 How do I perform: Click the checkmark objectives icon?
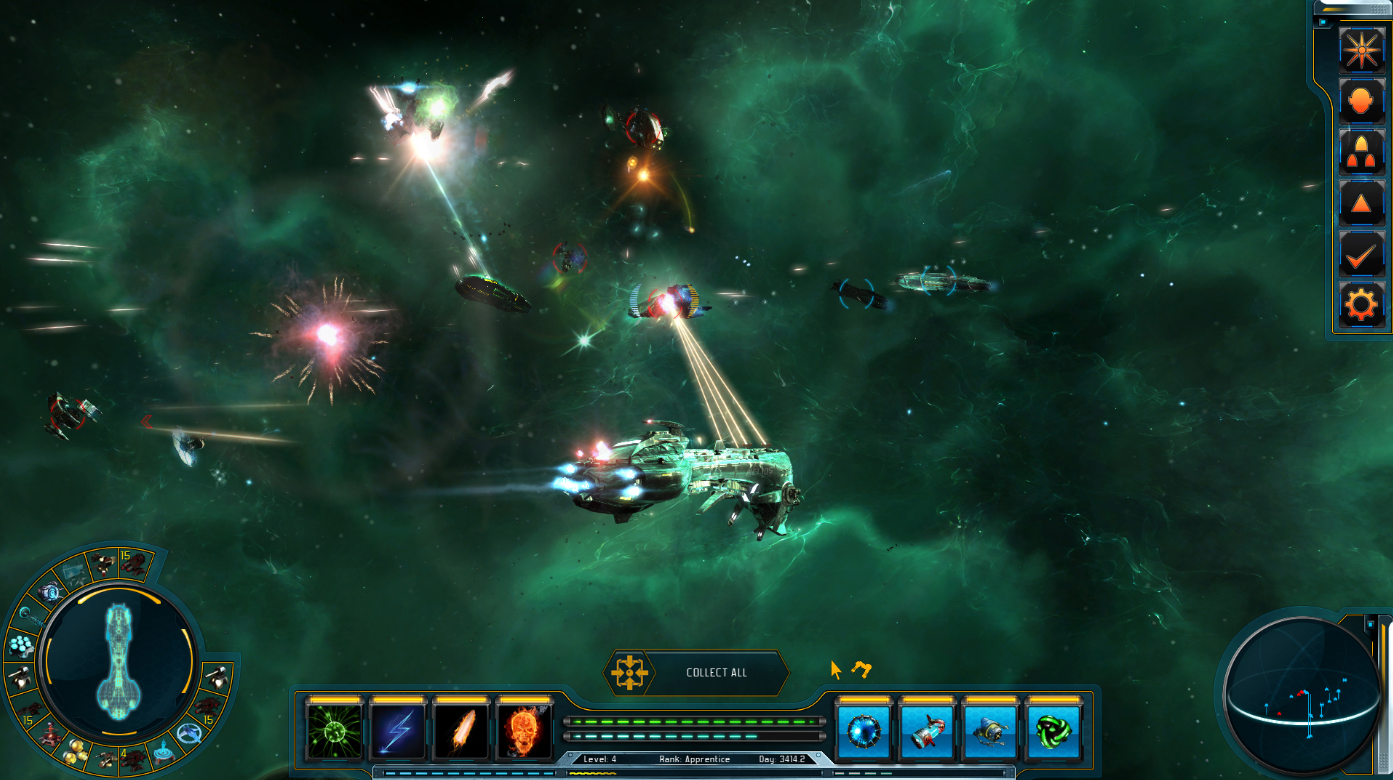pos(1360,255)
